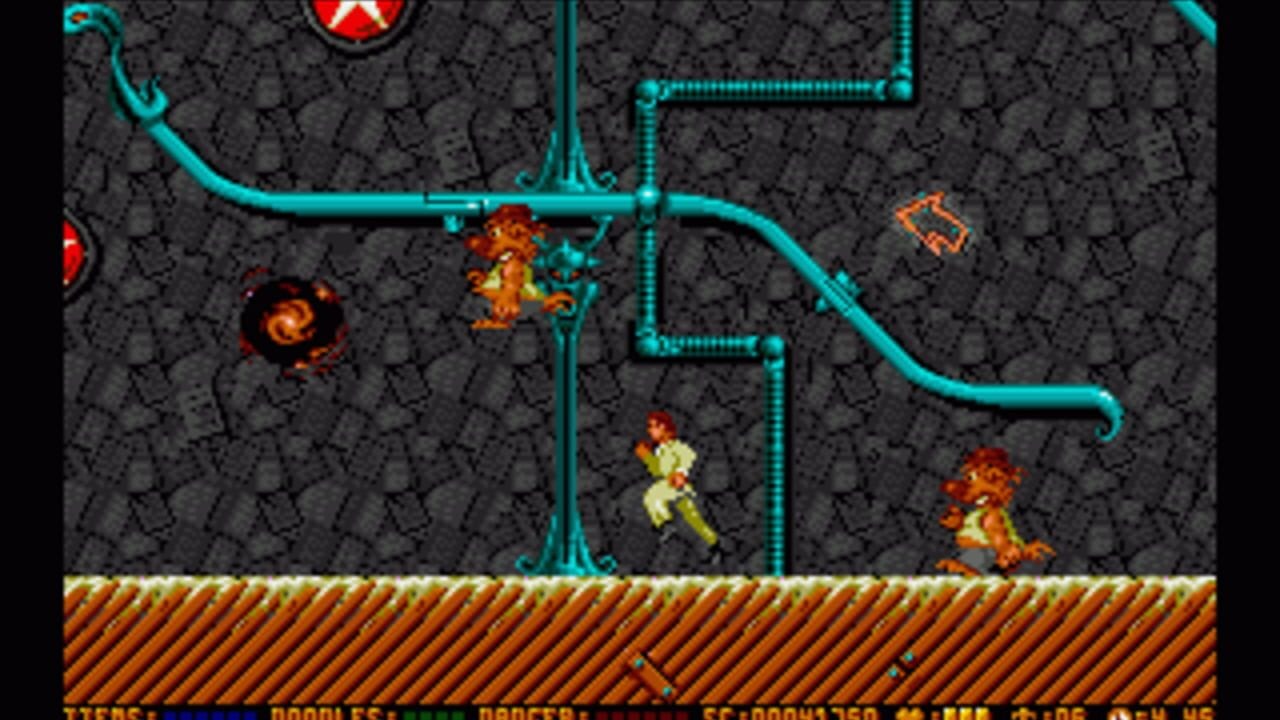This screenshot has width=1280, height=720.
Task: Expand the ornate lamppost junction valve
Action: point(568,265)
